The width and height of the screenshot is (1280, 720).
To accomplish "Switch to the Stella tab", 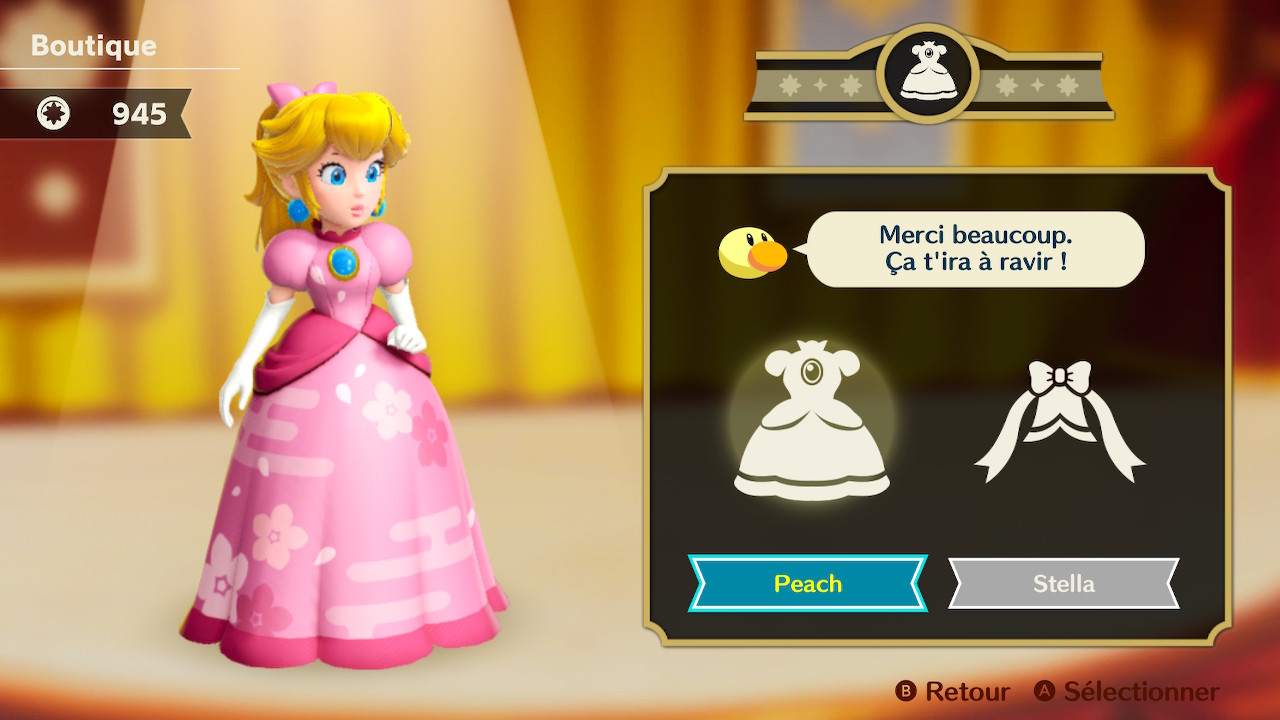I will pos(1063,583).
